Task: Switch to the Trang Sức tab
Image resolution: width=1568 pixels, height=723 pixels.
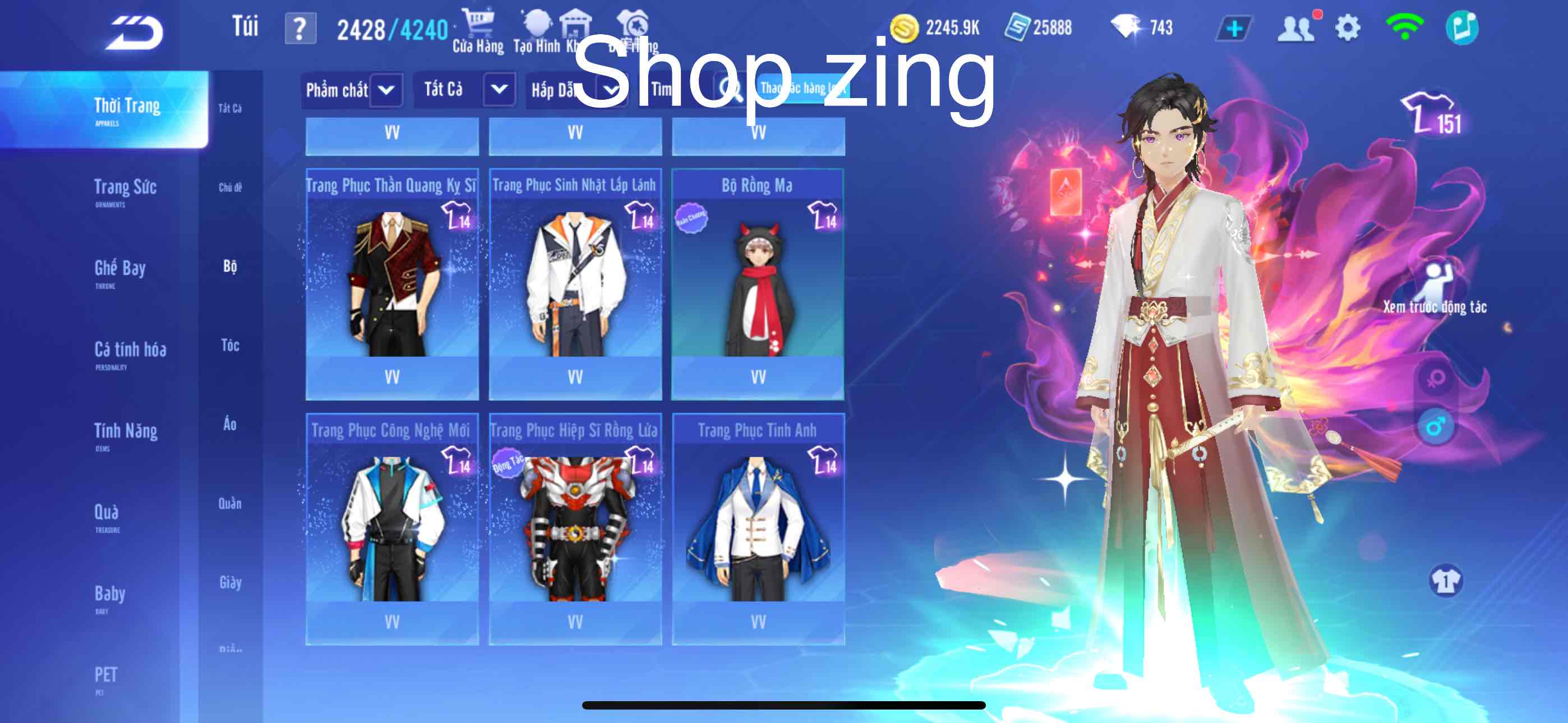Action: (x=127, y=188)
